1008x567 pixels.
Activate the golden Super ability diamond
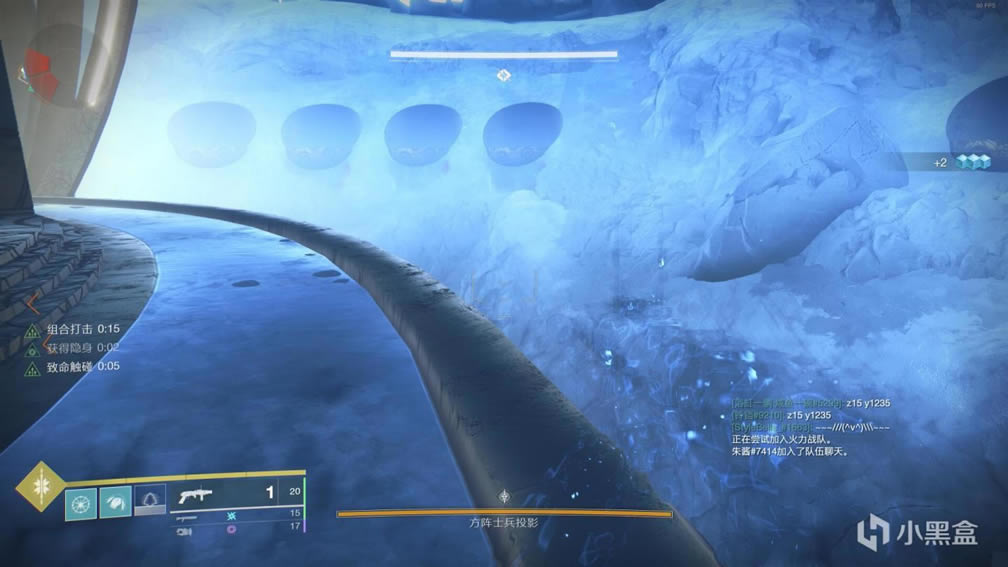coord(40,485)
